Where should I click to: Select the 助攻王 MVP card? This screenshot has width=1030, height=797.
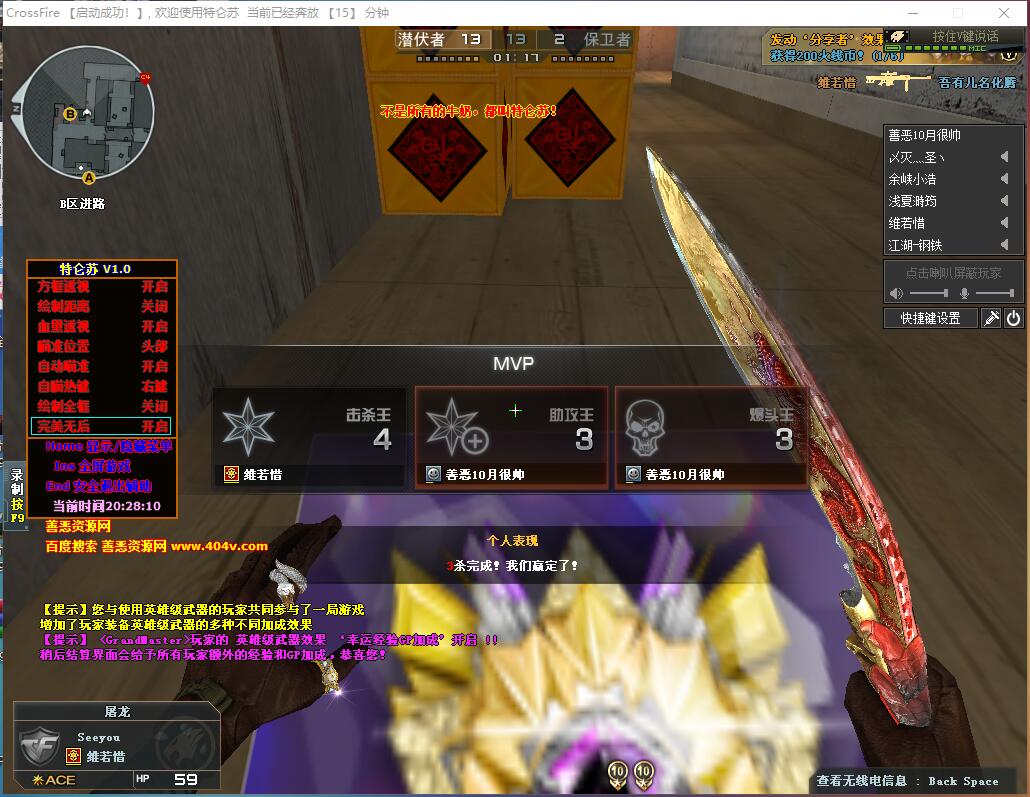(x=511, y=438)
